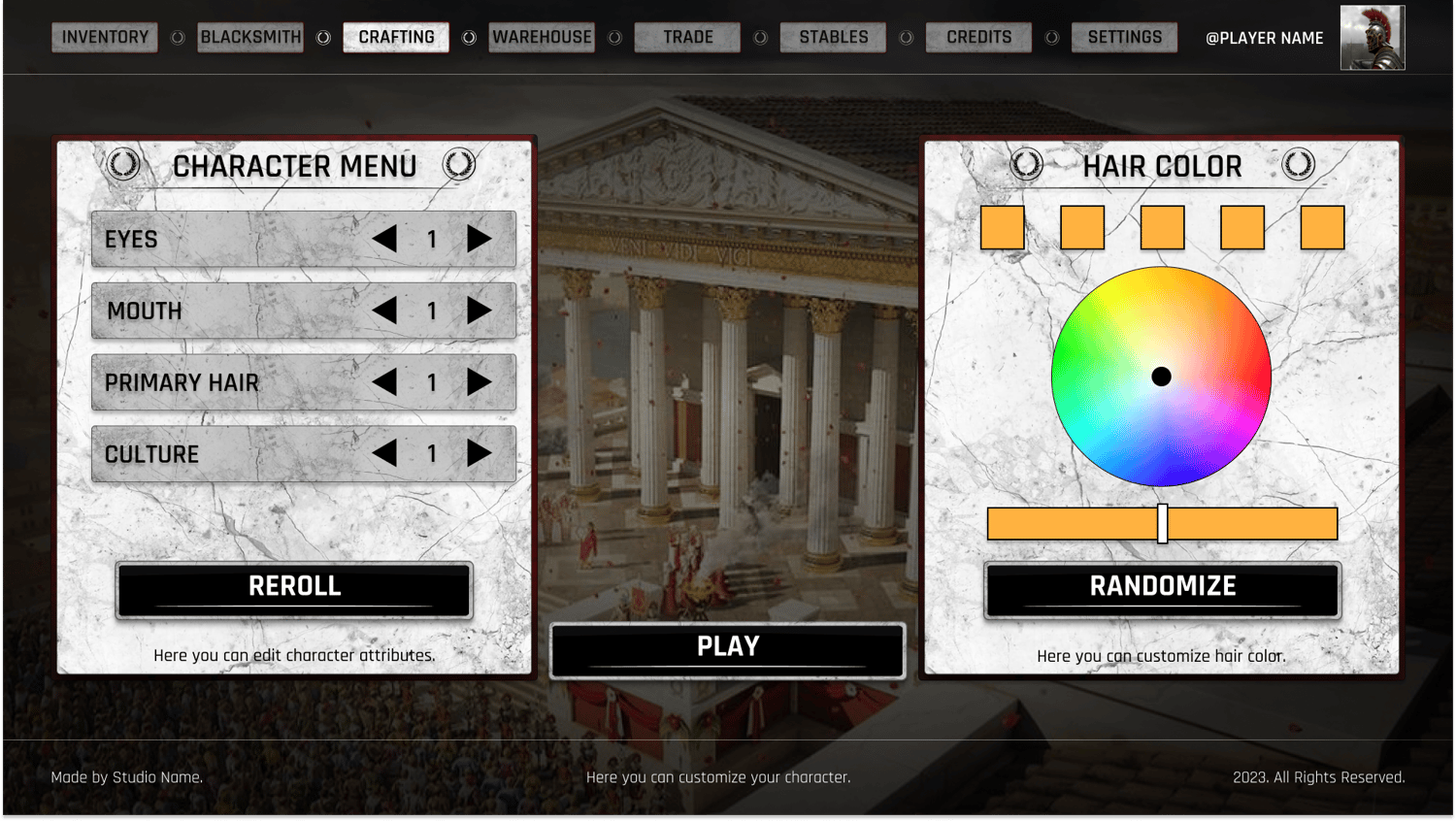
Task: Open the Inventory tab
Action: coord(105,38)
